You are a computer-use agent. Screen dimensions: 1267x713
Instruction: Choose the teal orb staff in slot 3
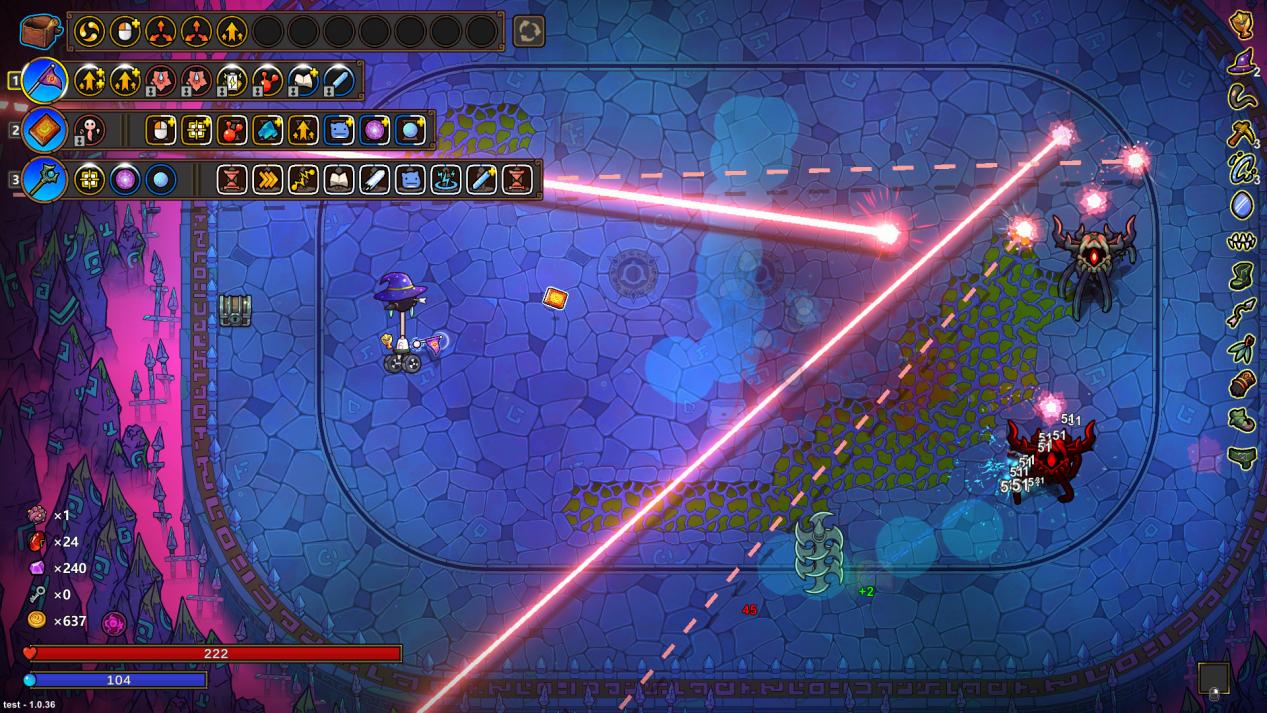coord(44,180)
